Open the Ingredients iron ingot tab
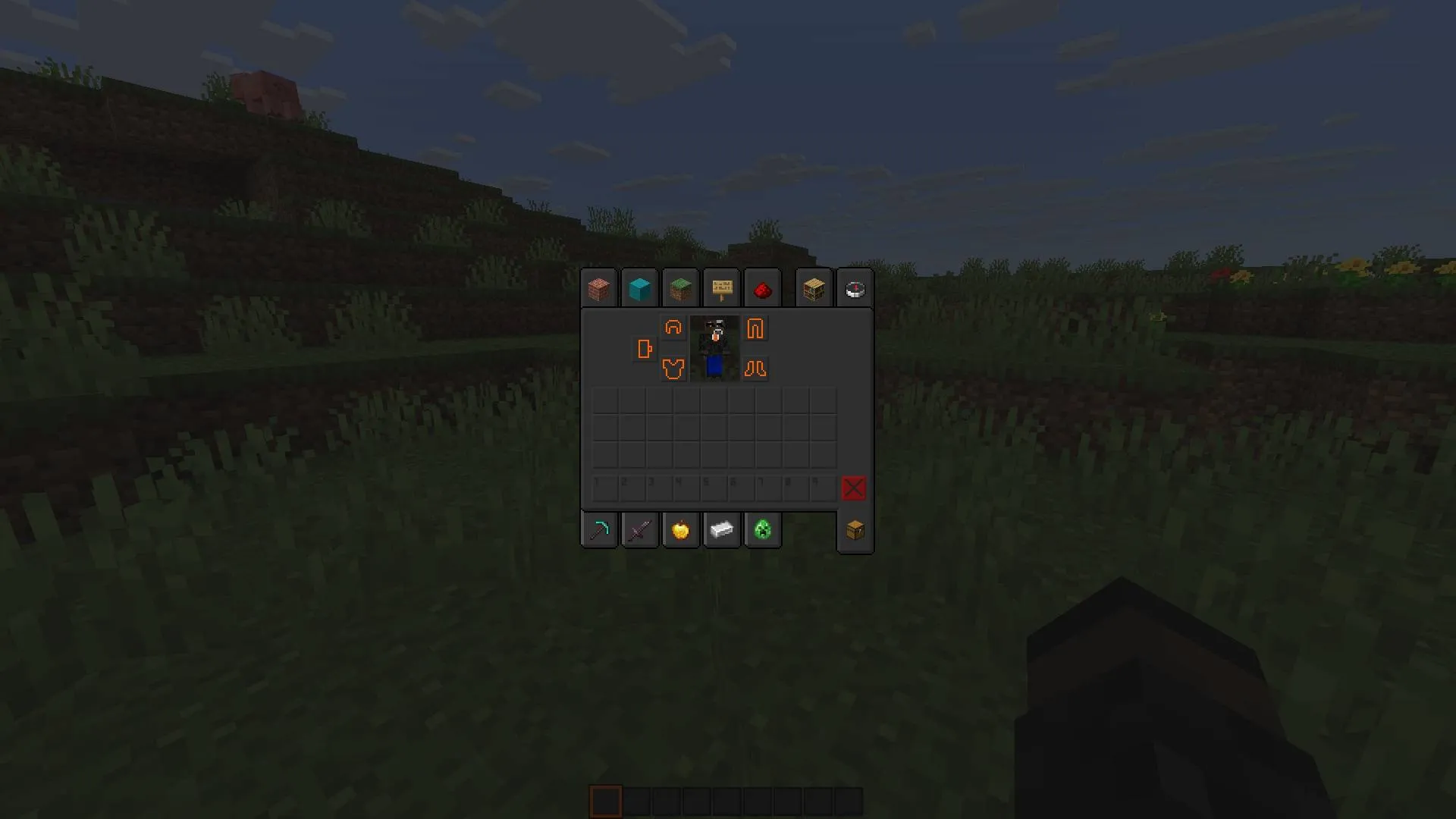 721,529
